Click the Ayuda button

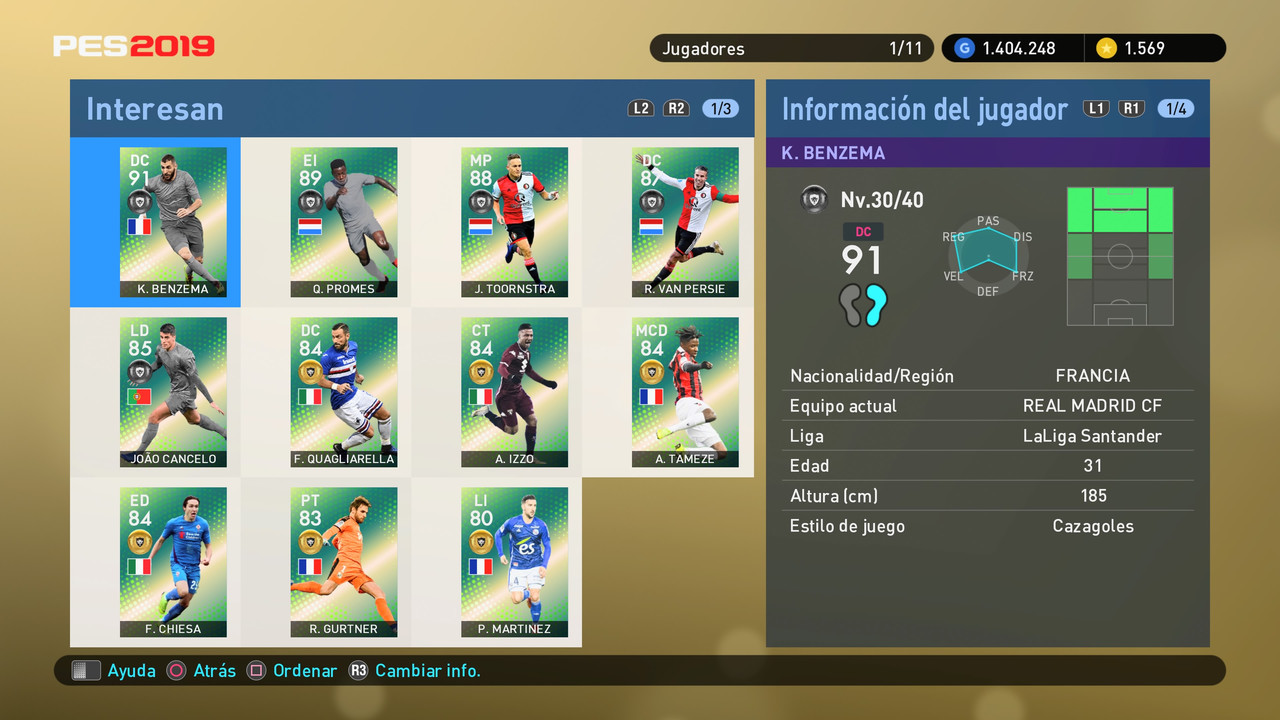point(109,671)
